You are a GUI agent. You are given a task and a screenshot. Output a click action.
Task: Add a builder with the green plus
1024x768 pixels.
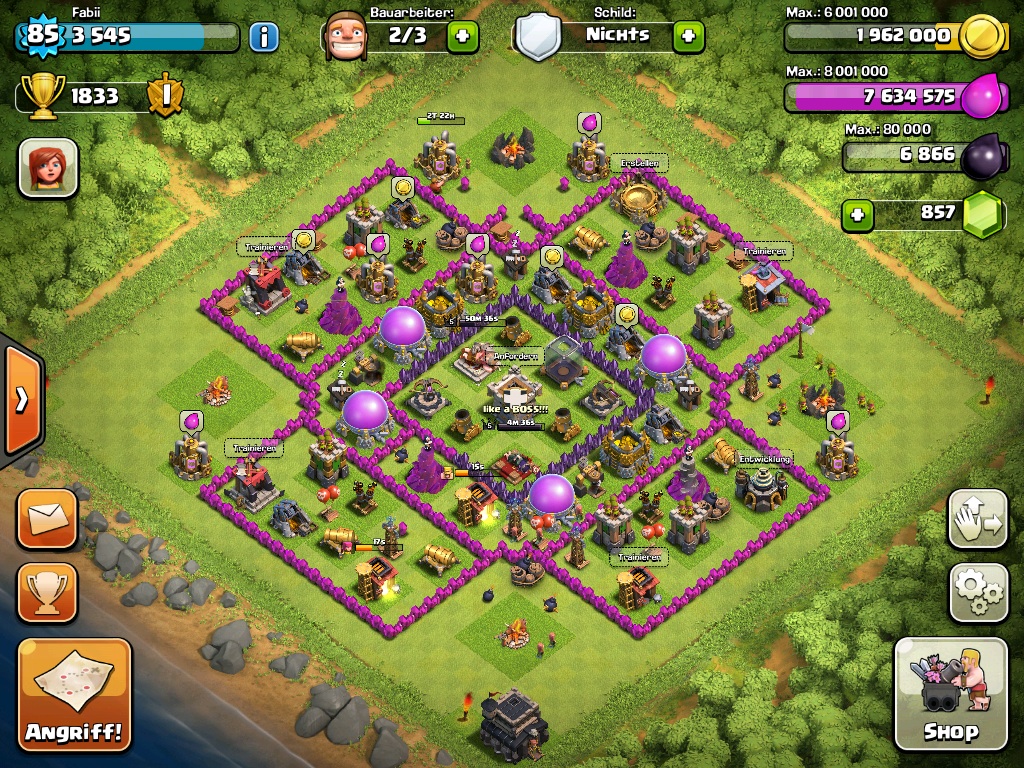[x=462, y=37]
